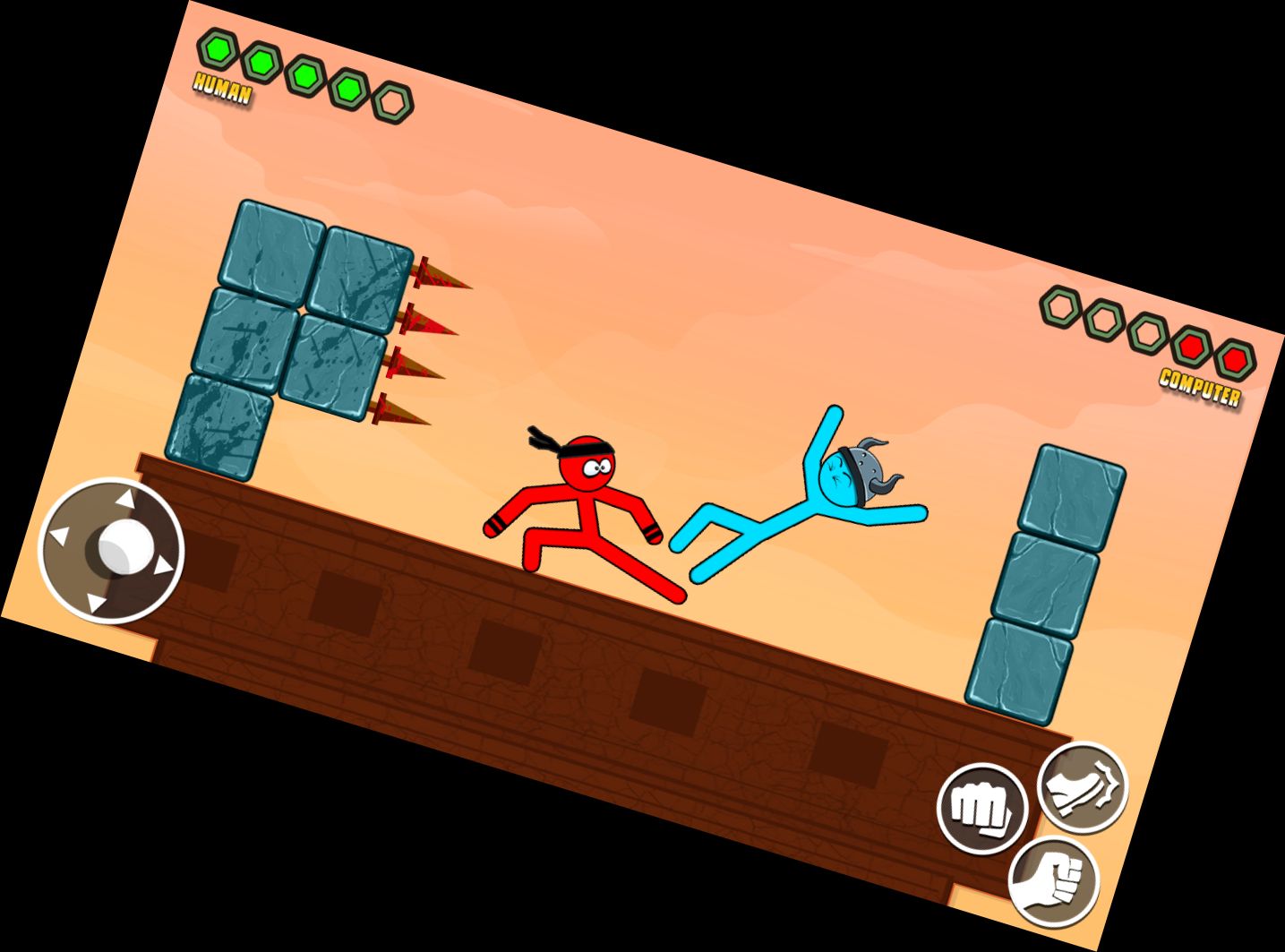The image size is (1285, 952).
Task: Click the HUMAN label above the health bar
Action: pos(221,90)
